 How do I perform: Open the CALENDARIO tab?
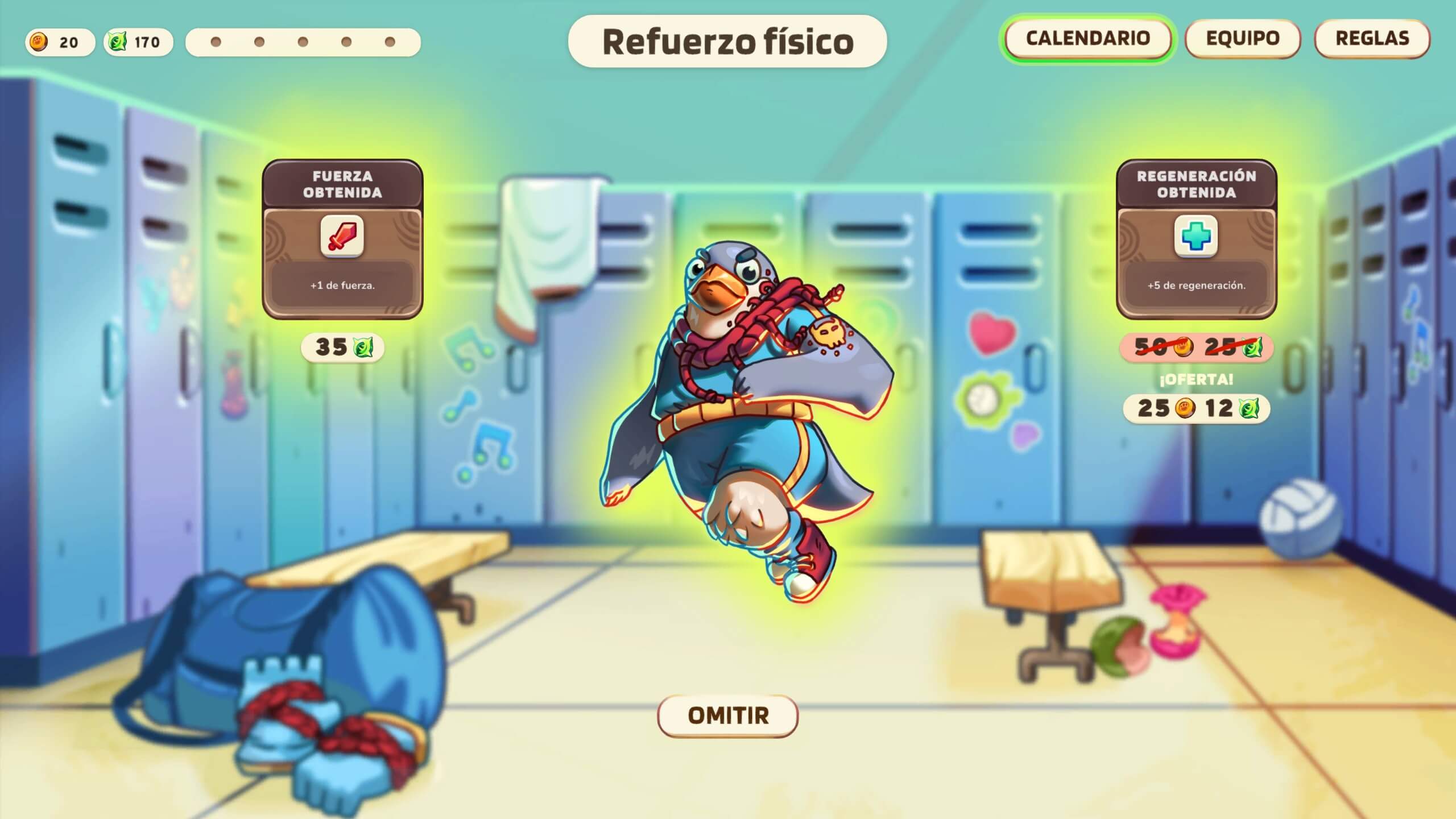[1087, 39]
